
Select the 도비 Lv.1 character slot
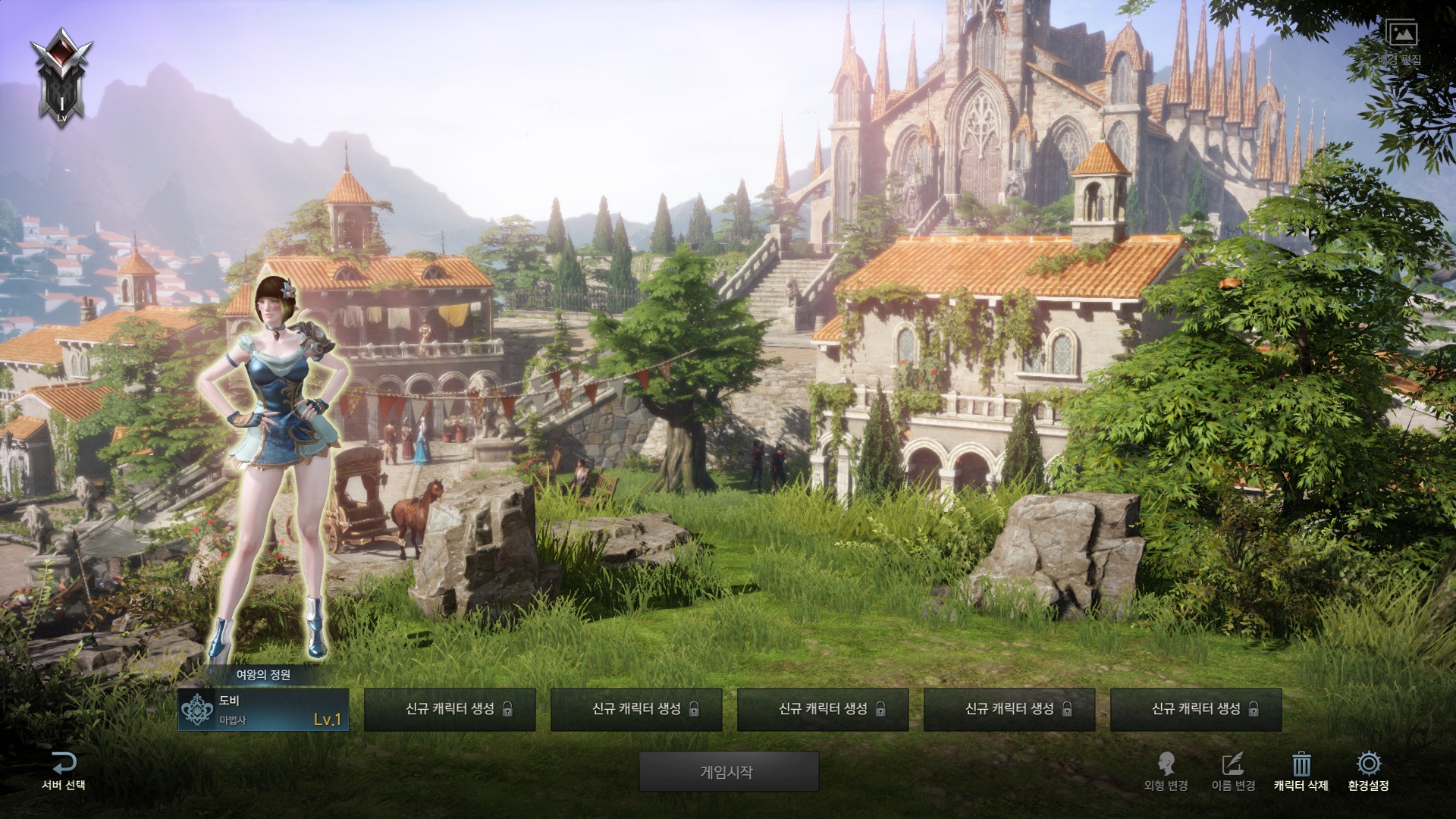[263, 710]
